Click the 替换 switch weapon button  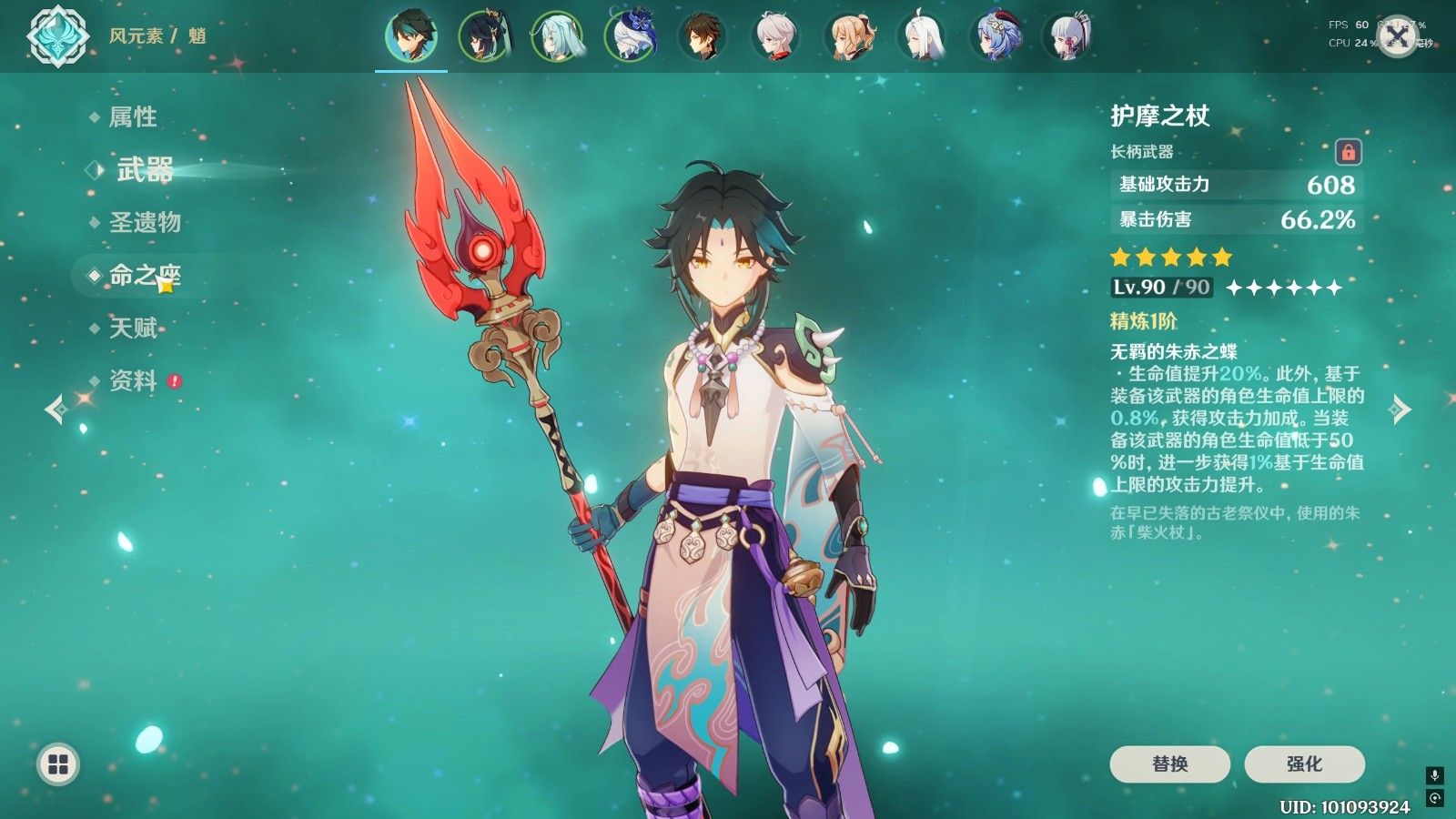(x=1169, y=764)
